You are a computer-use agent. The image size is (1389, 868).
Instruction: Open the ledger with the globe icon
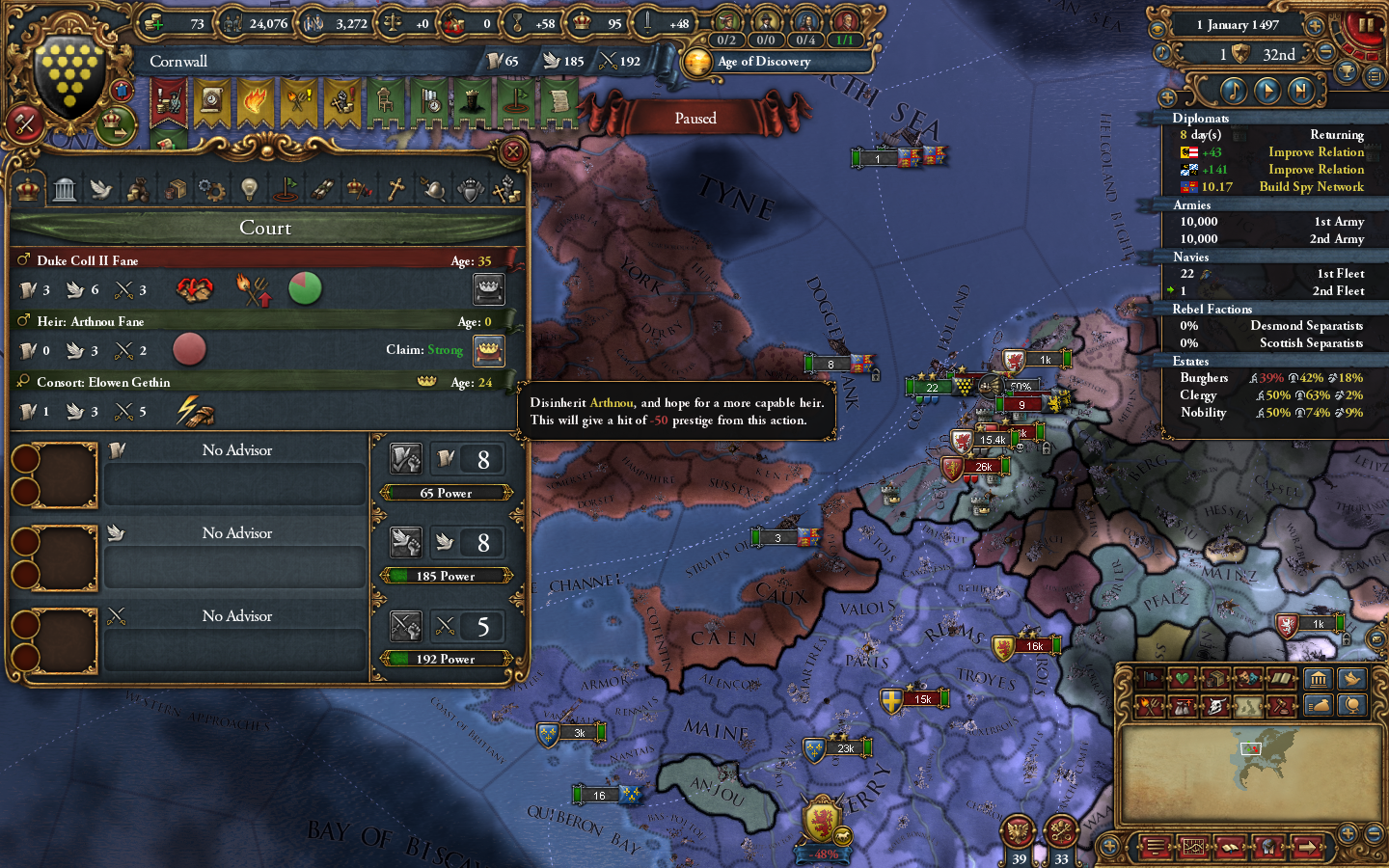point(1352,706)
